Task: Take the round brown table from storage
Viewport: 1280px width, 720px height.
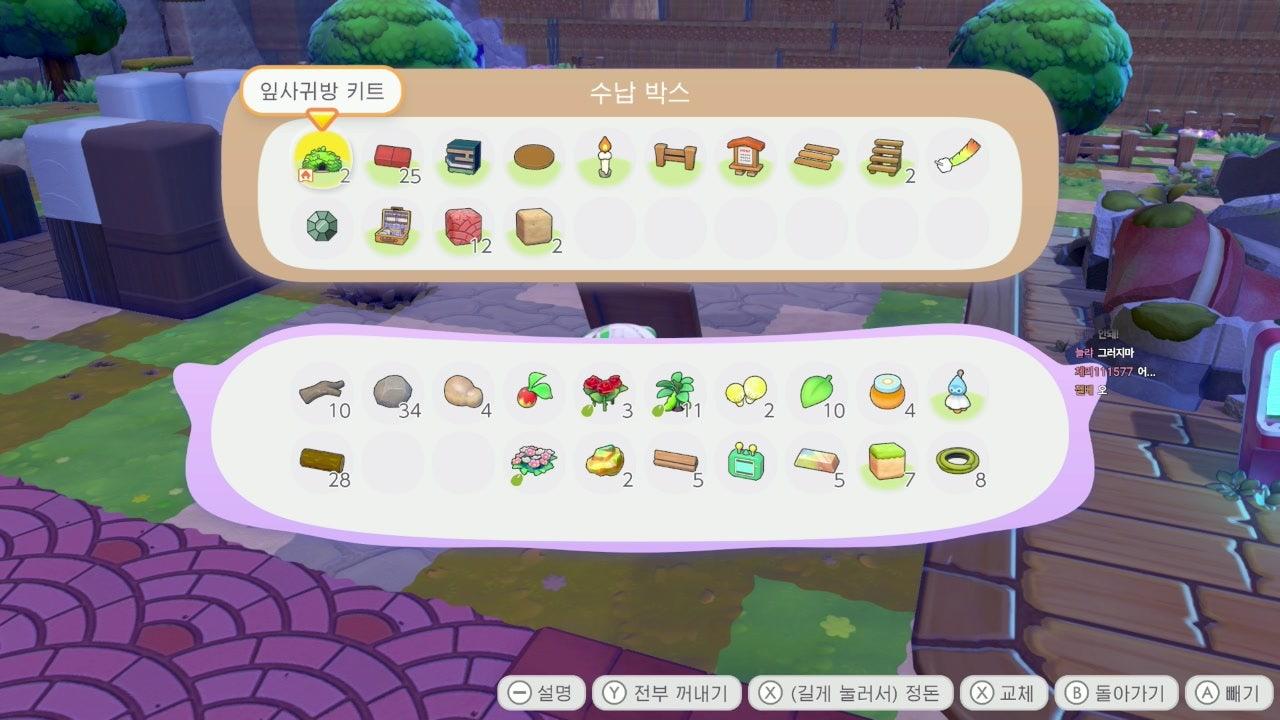Action: coord(534,159)
